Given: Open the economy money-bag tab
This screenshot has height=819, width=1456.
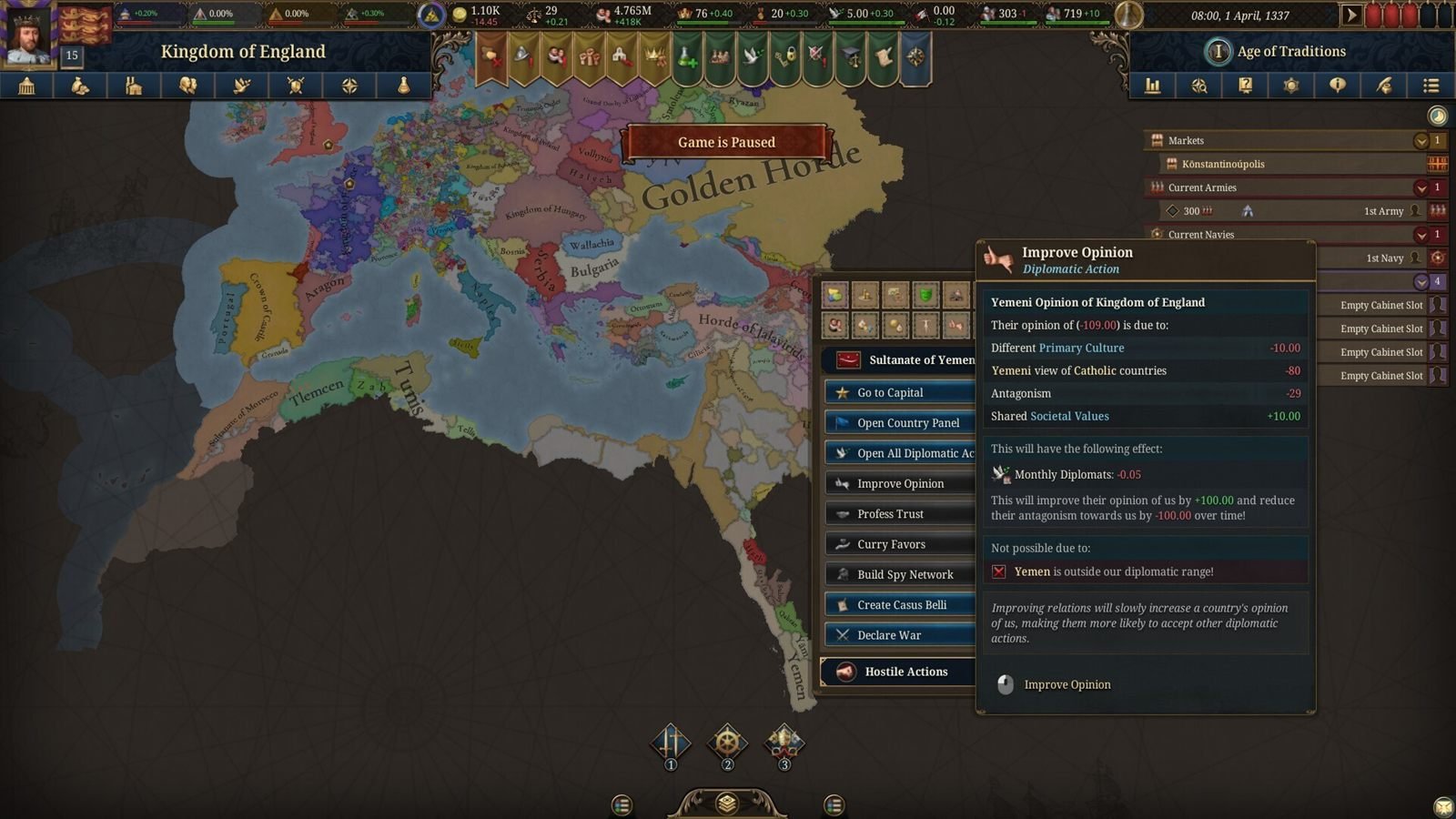Looking at the screenshot, I should (x=80, y=86).
